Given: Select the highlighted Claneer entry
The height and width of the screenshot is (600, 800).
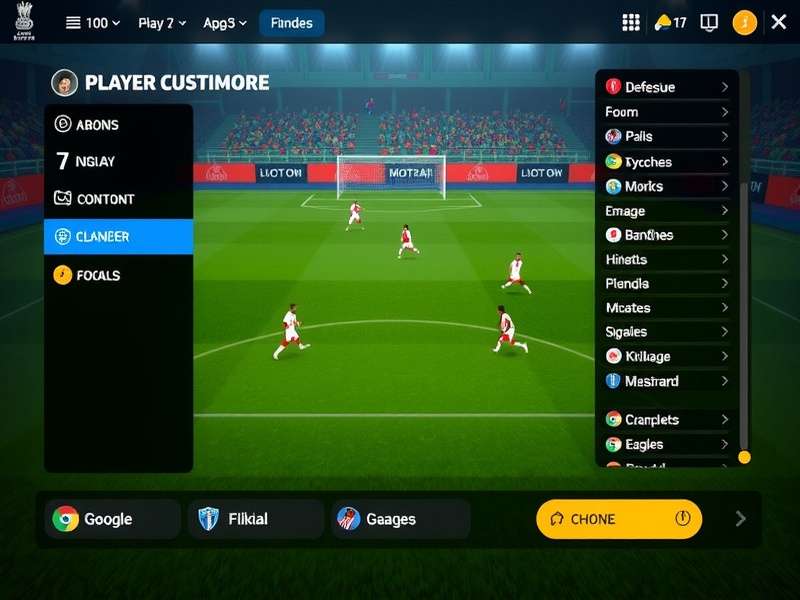Looking at the screenshot, I should (118, 237).
